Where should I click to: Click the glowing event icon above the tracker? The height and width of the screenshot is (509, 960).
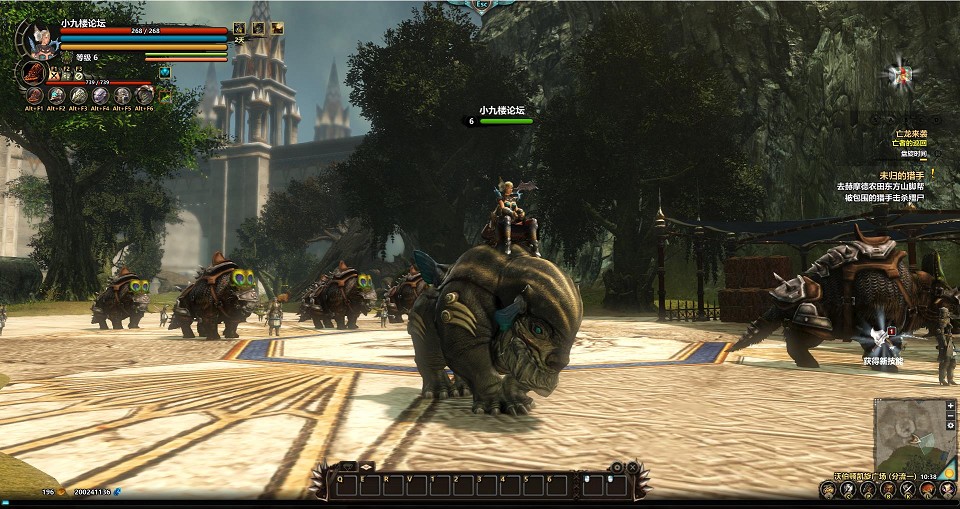coord(900,73)
